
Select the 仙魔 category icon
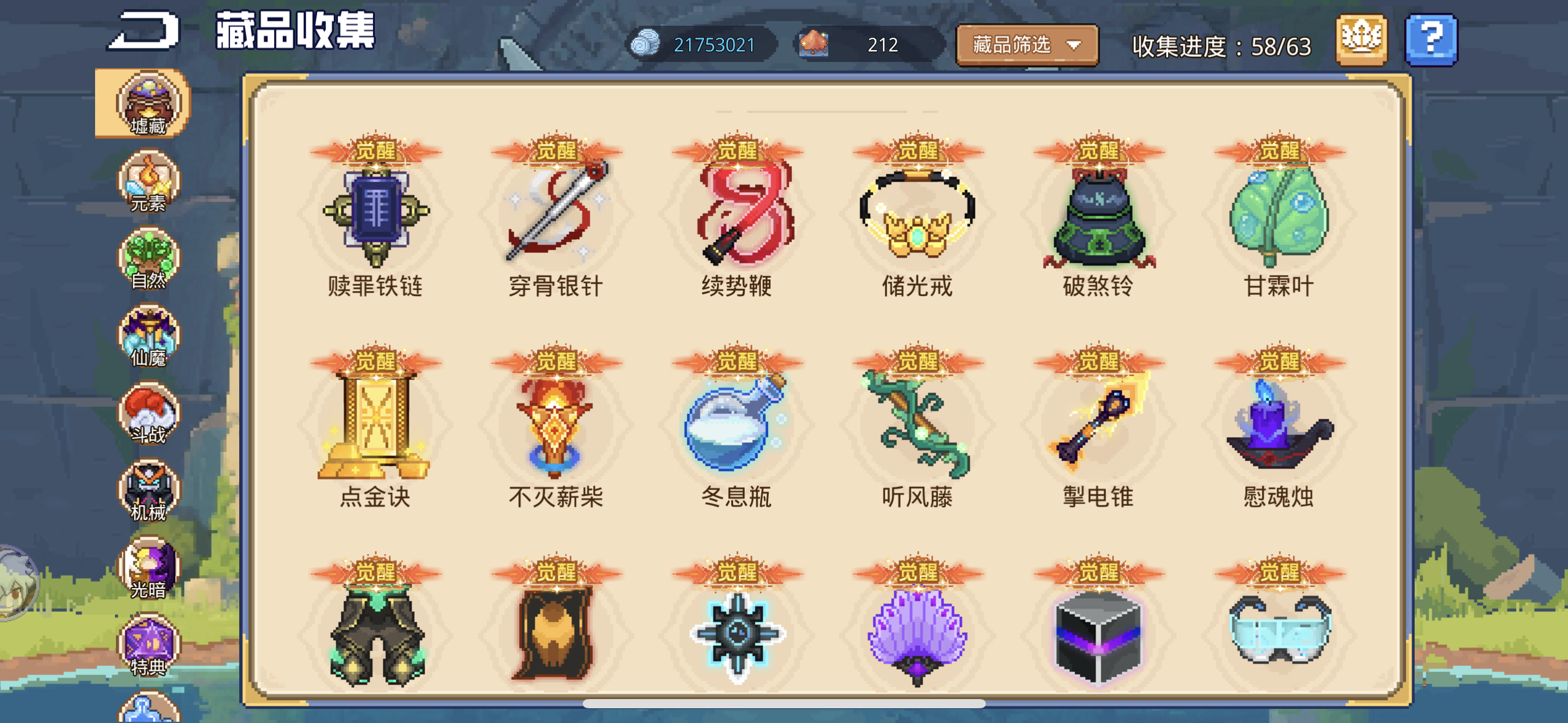(x=145, y=337)
